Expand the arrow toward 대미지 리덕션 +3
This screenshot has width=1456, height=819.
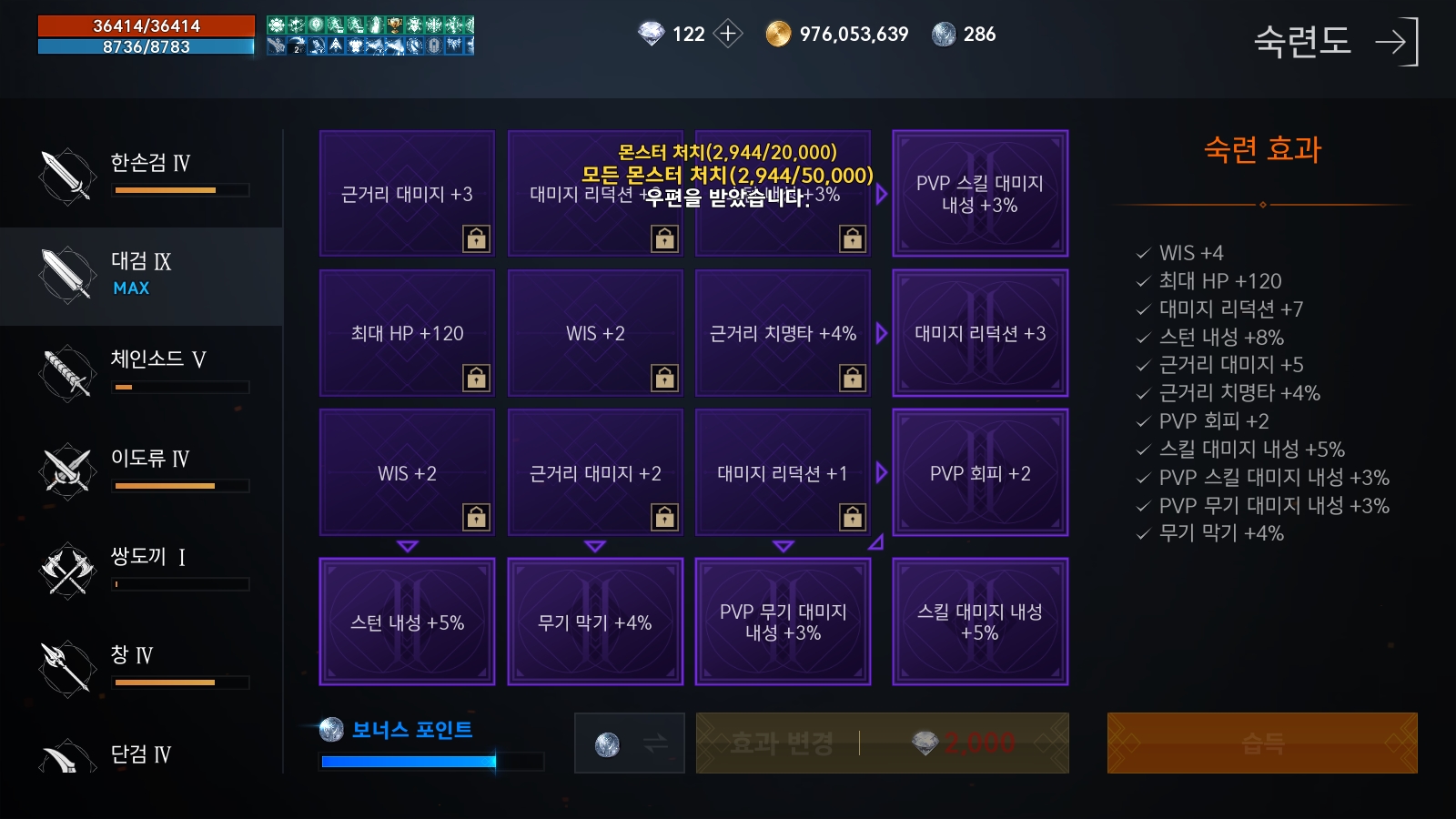tap(880, 333)
